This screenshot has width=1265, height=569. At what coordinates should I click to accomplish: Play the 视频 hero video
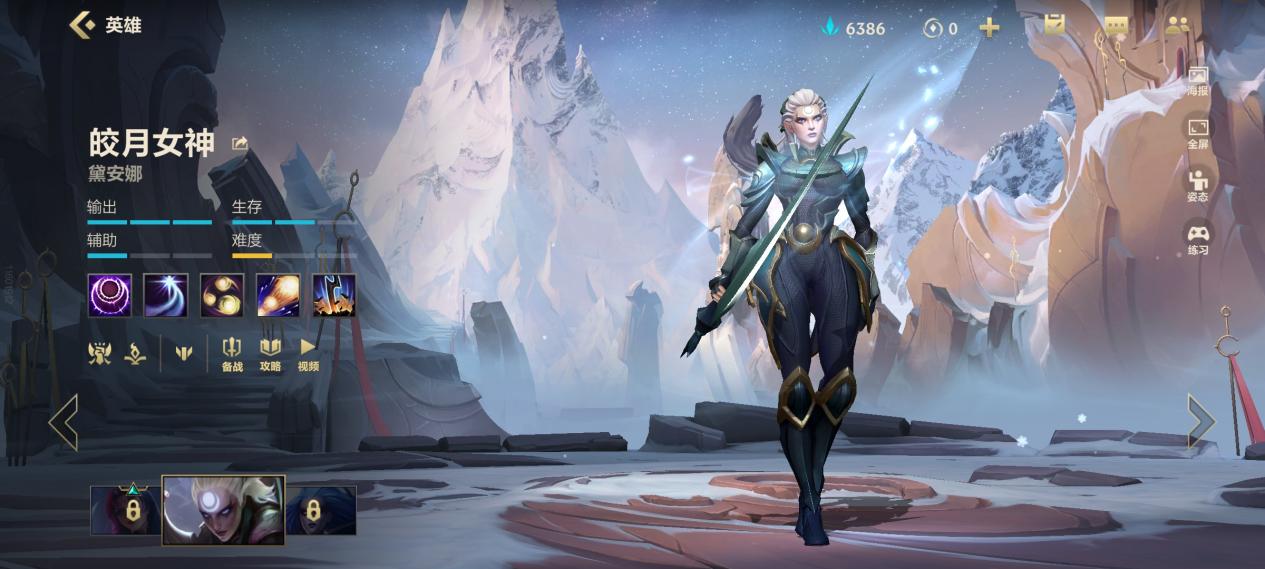point(308,354)
